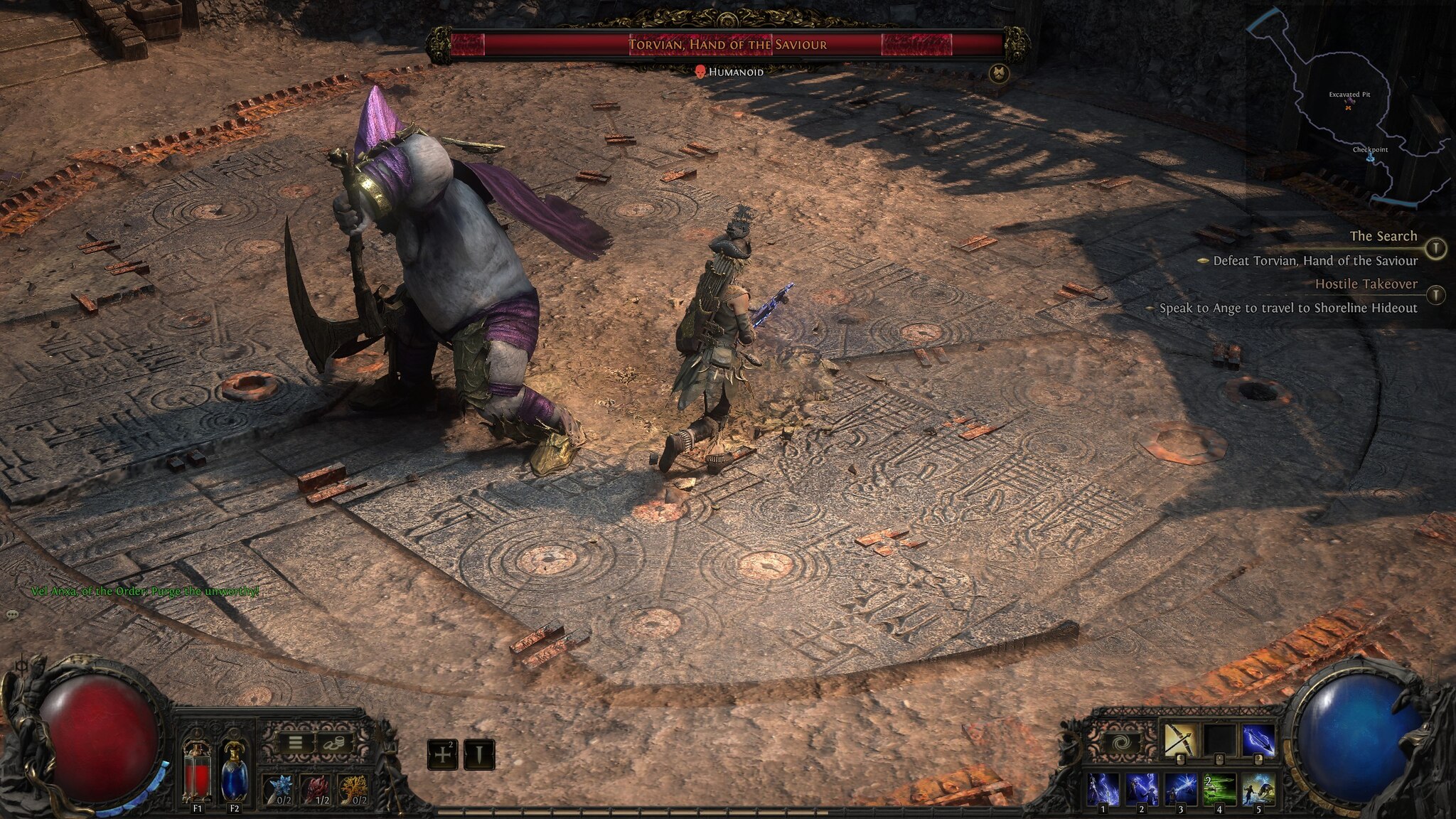Image resolution: width=1456 pixels, height=819 pixels.
Task: Activate the lightning beam skill bound to 3
Action: (1180, 789)
